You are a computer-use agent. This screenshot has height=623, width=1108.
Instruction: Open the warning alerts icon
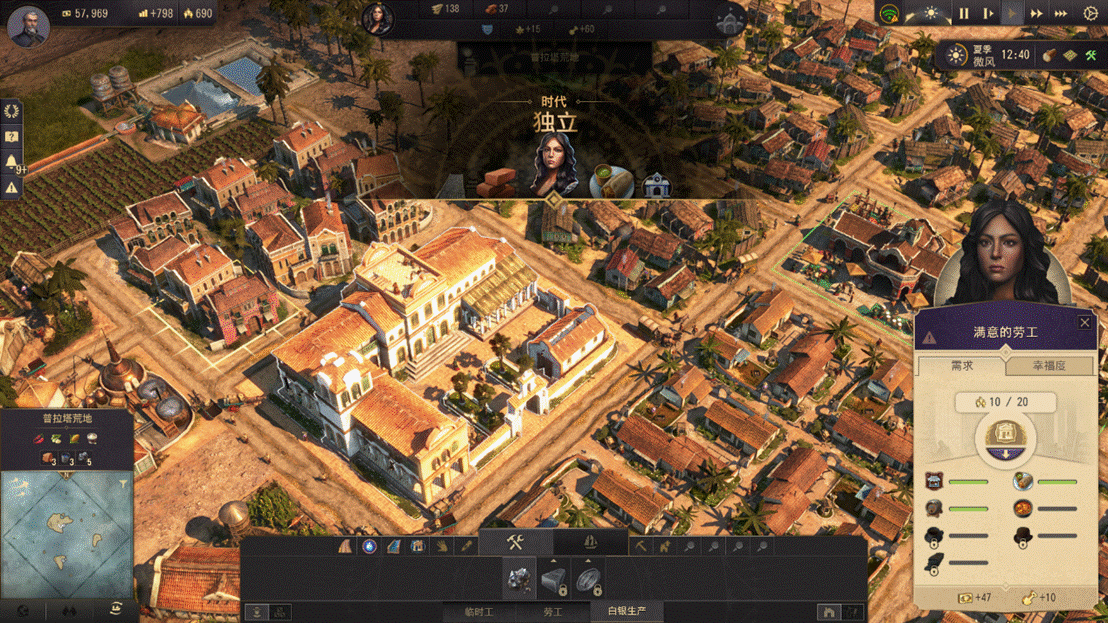click(x=12, y=187)
